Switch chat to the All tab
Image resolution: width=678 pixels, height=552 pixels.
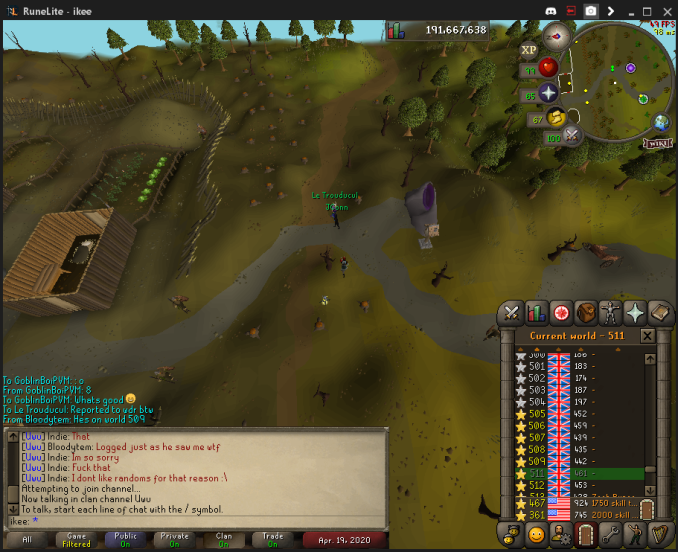pyautogui.click(x=27, y=538)
